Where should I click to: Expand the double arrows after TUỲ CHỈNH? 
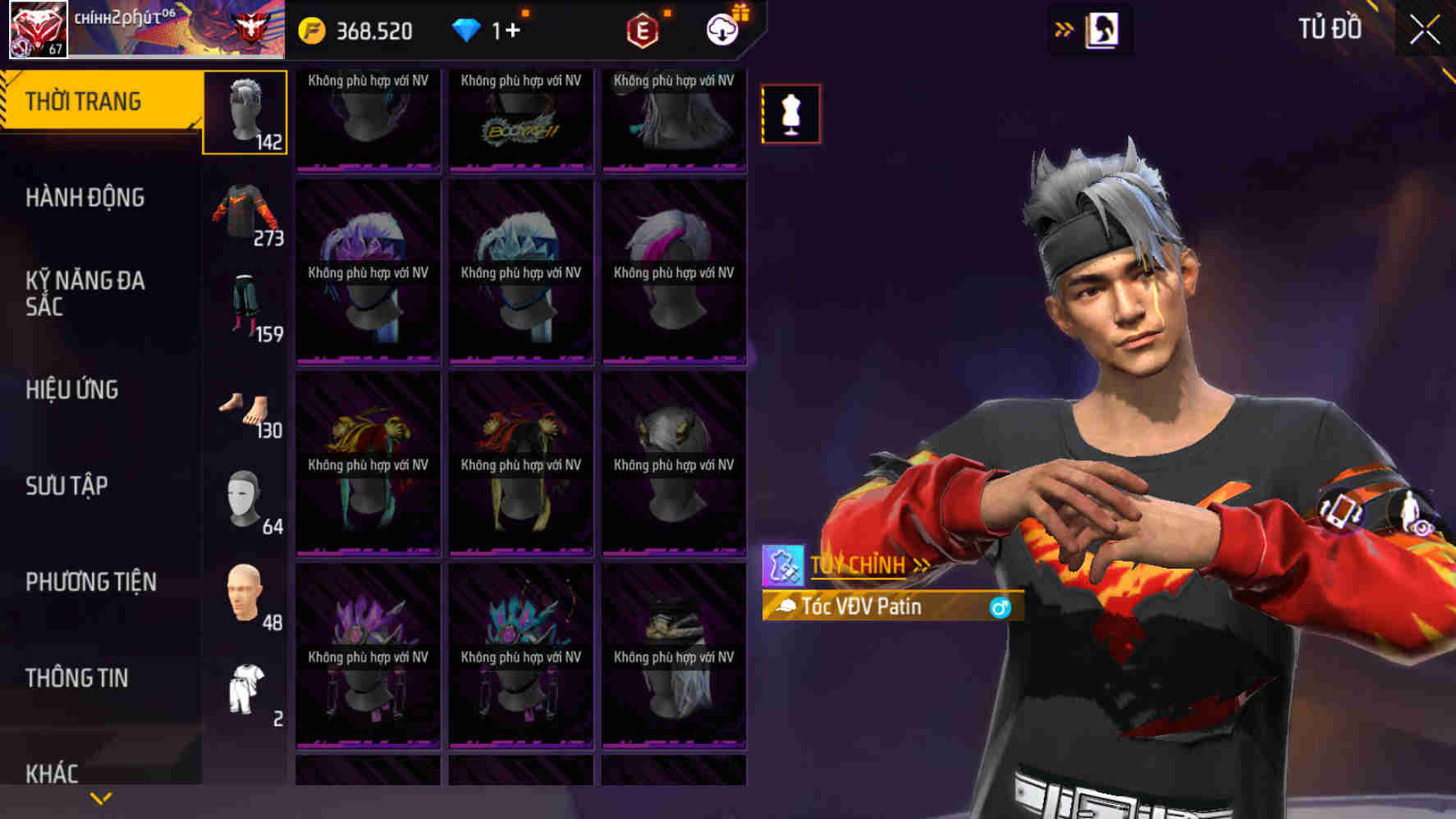pos(923,564)
